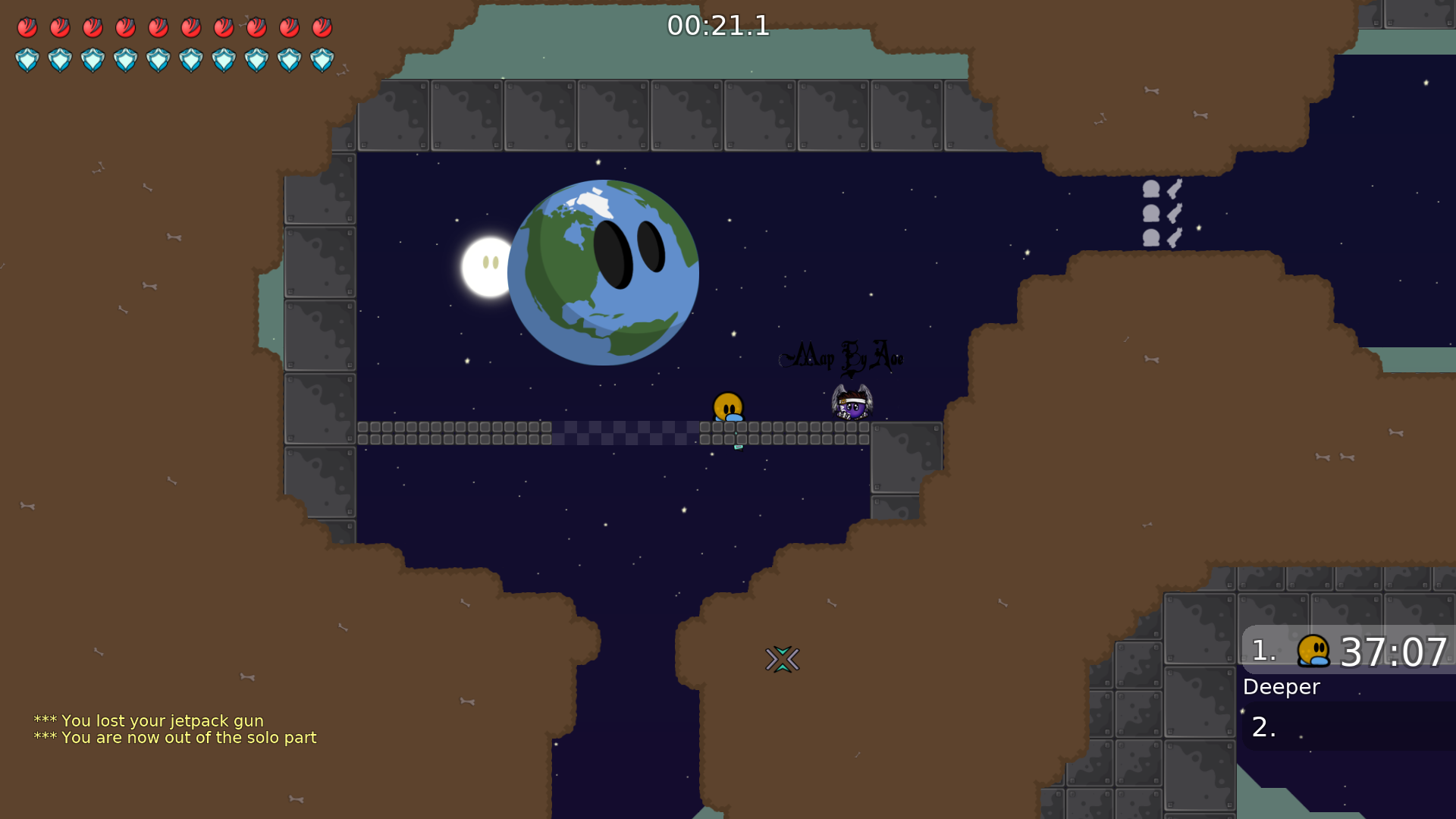The height and width of the screenshot is (819, 1456).
Task: Toggle the tenth heart in the health row
Action: coord(322,27)
